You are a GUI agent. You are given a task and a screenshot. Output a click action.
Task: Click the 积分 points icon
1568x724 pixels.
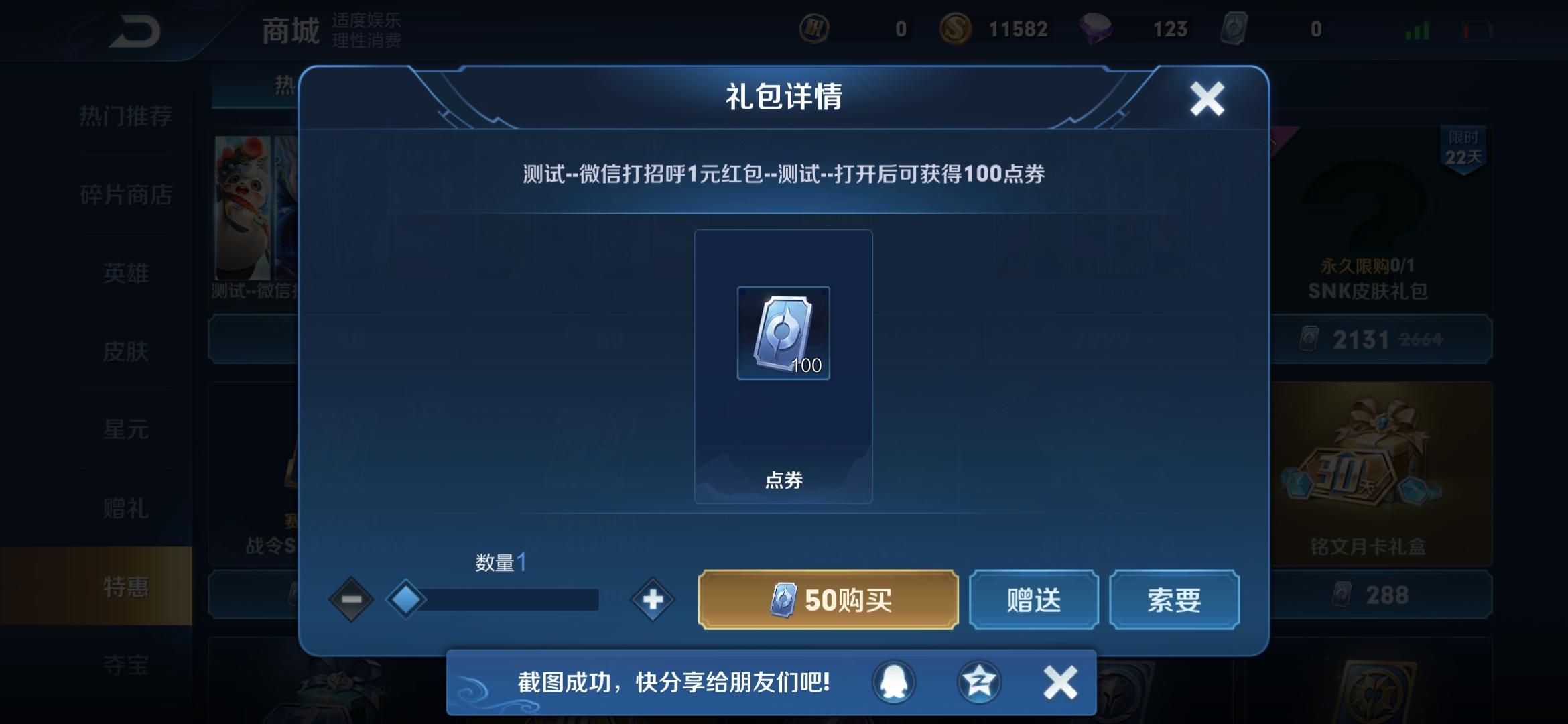click(x=814, y=29)
